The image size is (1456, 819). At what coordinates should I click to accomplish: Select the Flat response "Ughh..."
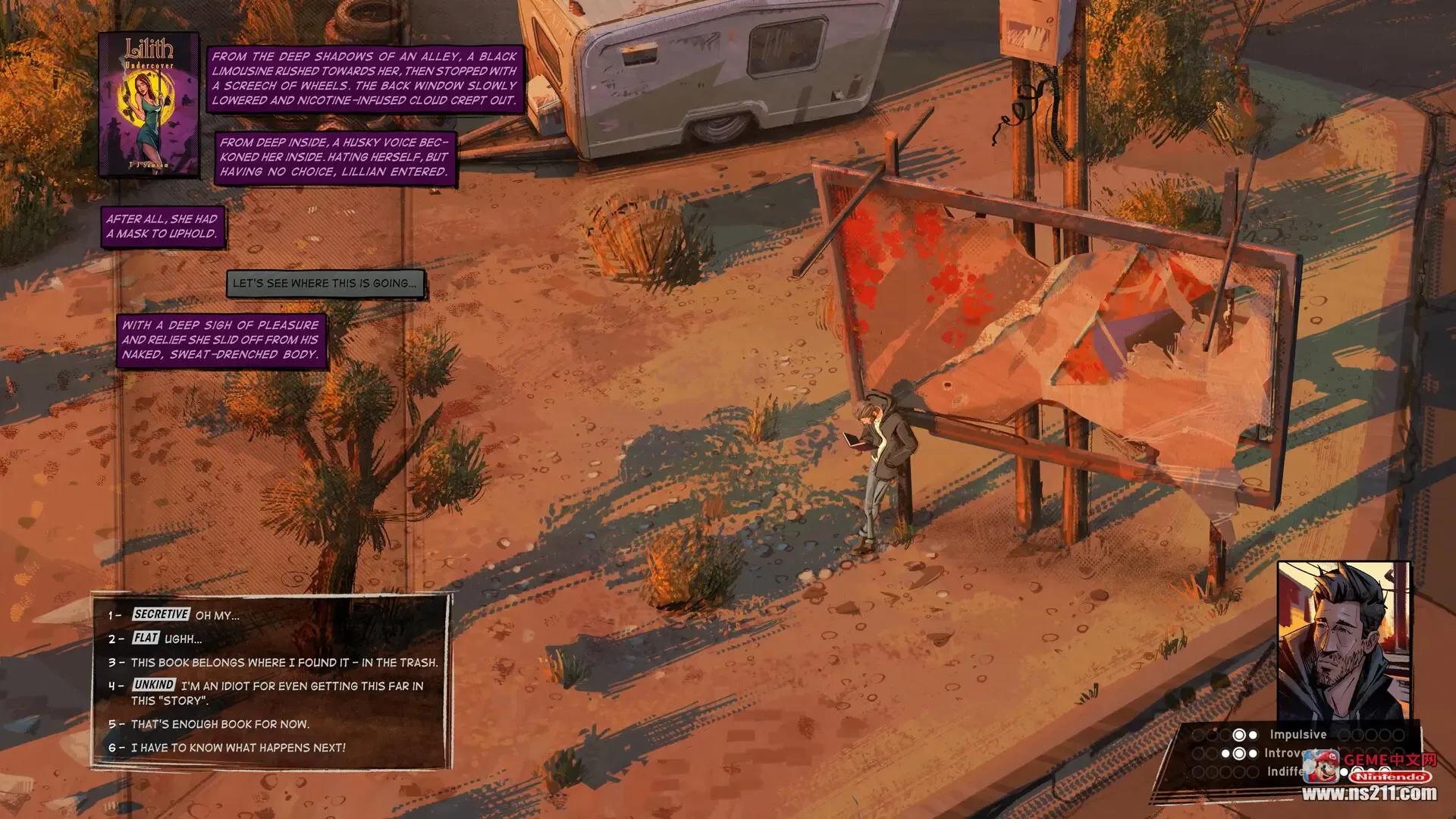pyautogui.click(x=167, y=639)
